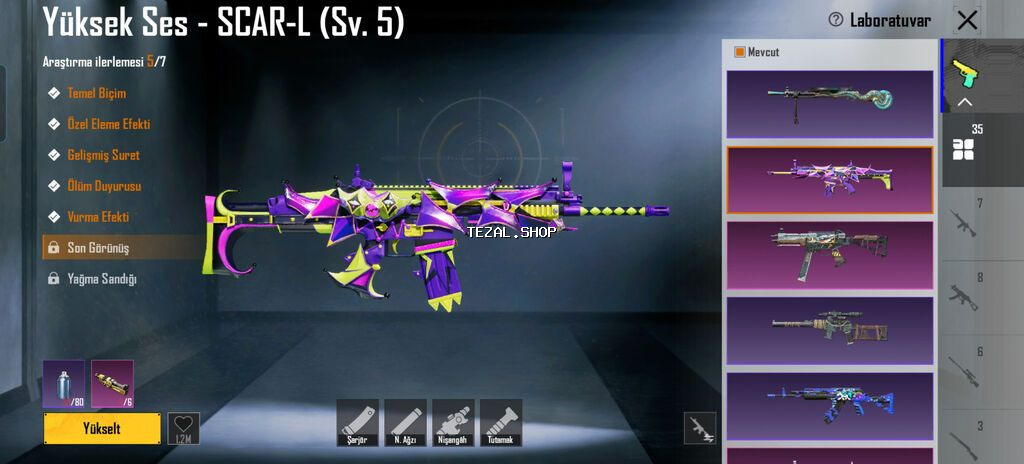The image size is (1024, 464).
Task: Select the Temel Biçim research stage
Action: (96, 93)
